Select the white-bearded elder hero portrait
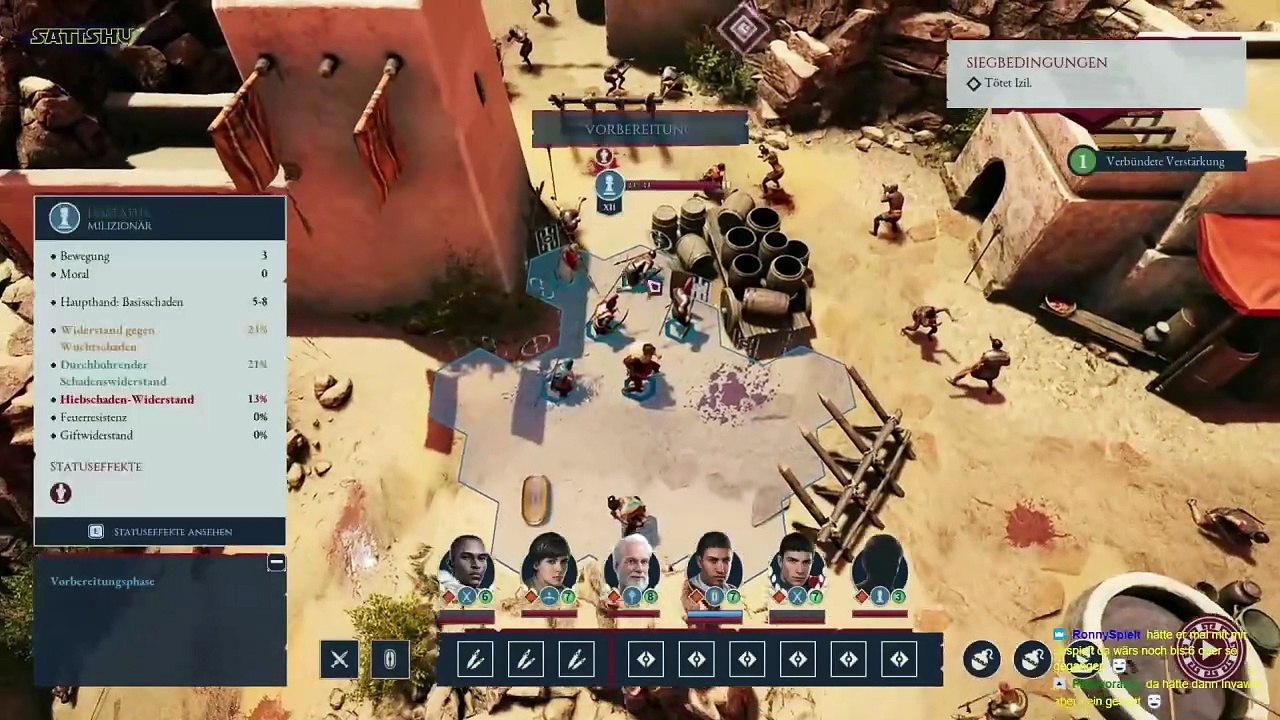 coord(633,567)
